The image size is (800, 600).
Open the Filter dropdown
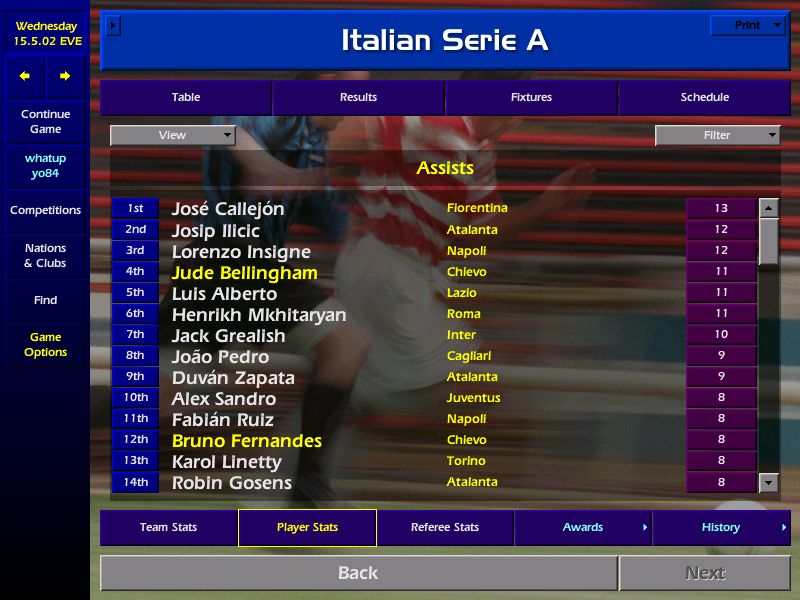717,135
